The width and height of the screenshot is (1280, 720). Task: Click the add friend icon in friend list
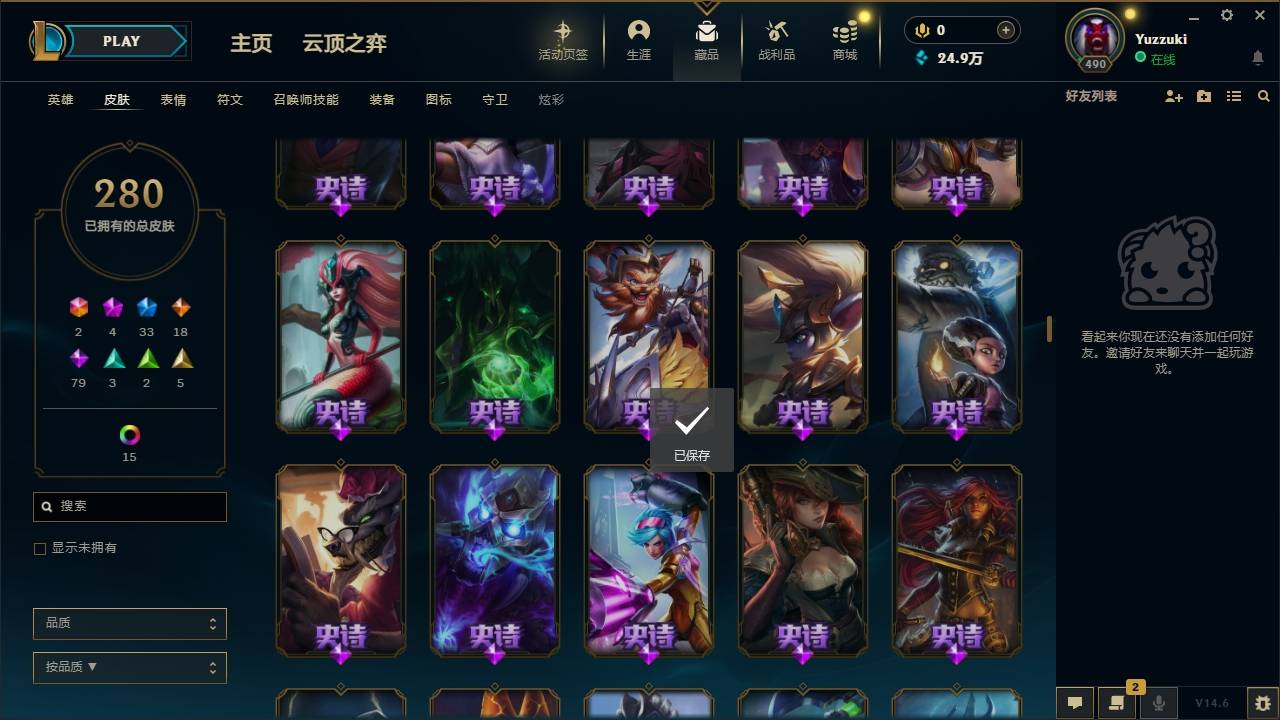tap(1172, 96)
